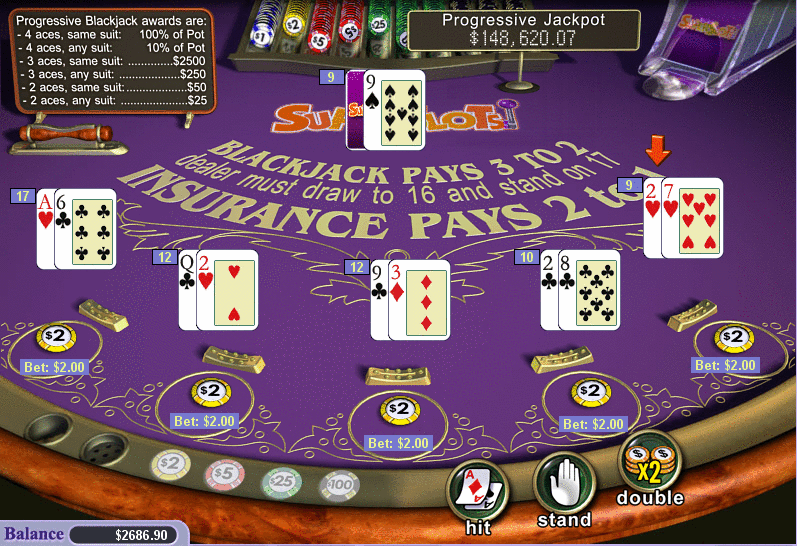Click the Progressive Jackpot display

[x=523, y=30]
